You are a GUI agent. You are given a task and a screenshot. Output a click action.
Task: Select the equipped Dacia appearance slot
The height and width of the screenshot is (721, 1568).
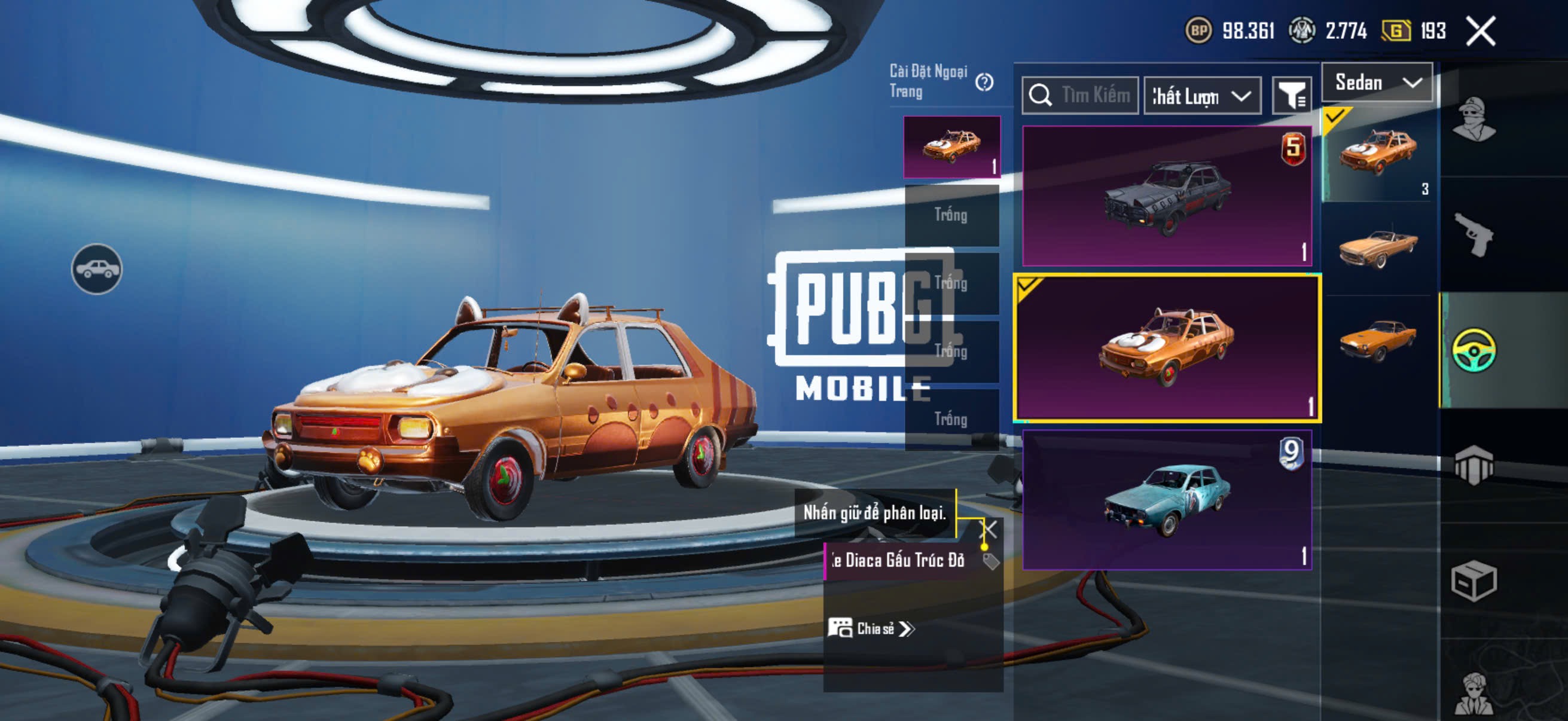pyautogui.click(x=951, y=147)
